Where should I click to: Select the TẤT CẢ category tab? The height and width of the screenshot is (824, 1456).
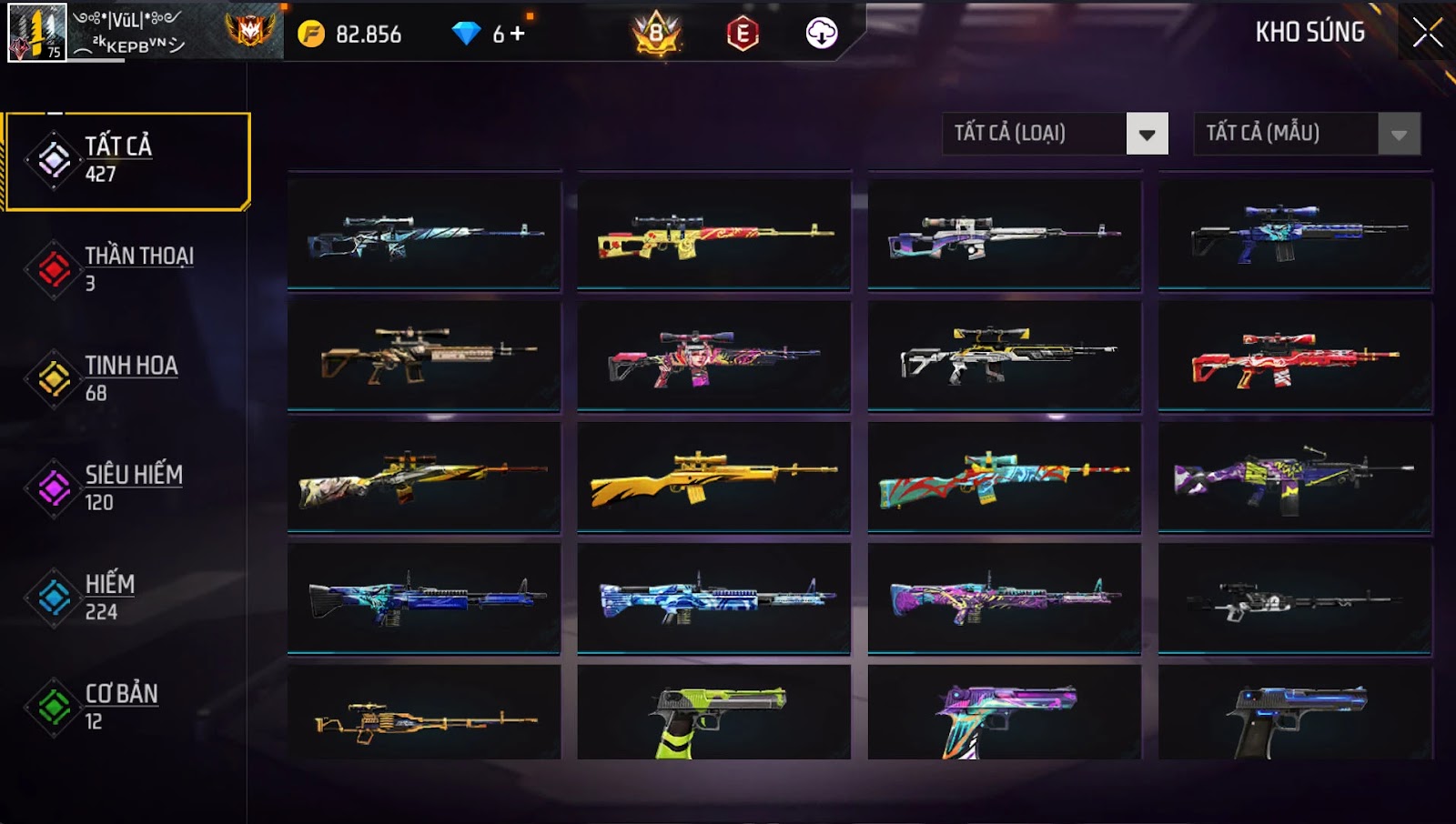[127, 161]
